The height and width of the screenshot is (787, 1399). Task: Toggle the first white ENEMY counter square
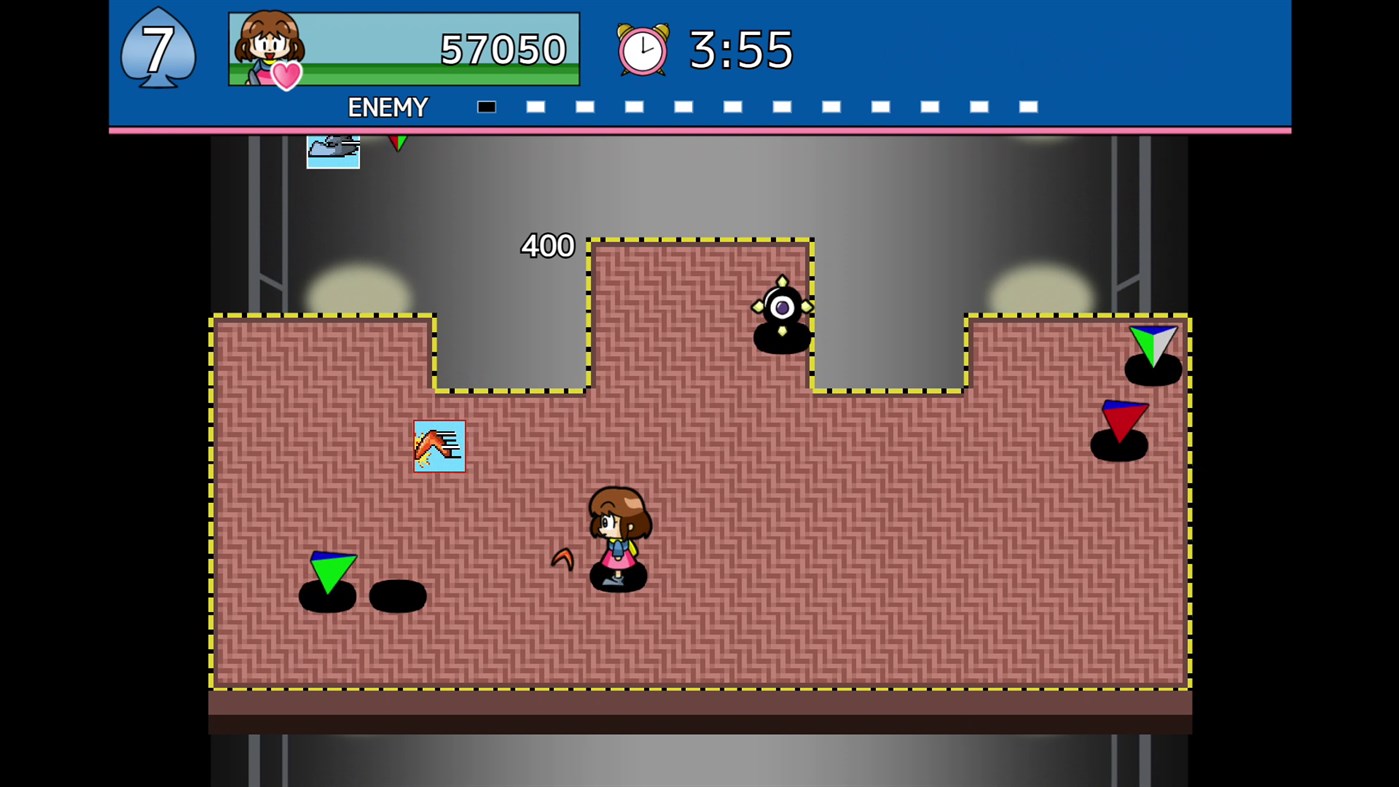click(535, 107)
